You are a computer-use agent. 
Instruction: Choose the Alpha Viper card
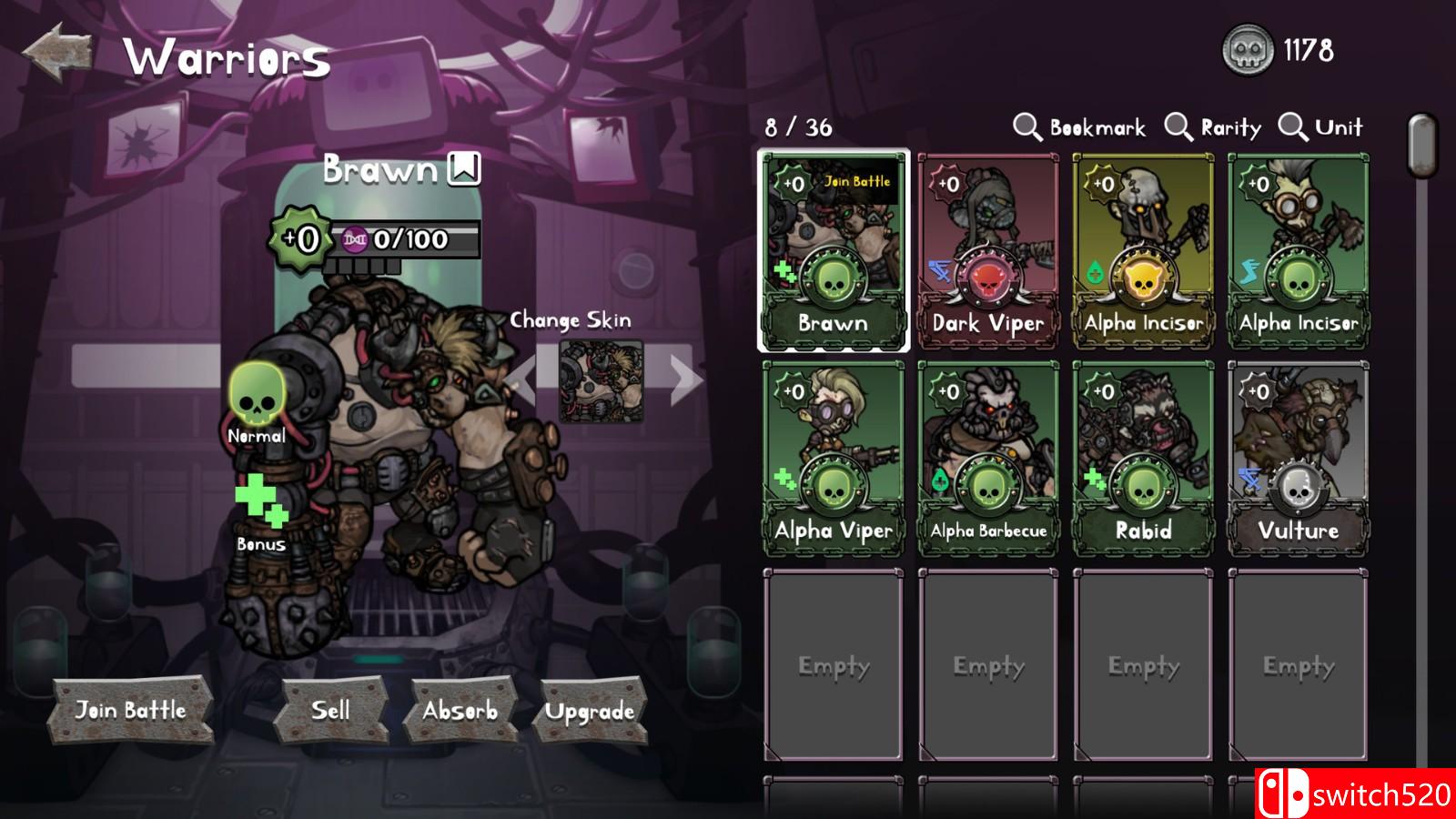point(833,459)
